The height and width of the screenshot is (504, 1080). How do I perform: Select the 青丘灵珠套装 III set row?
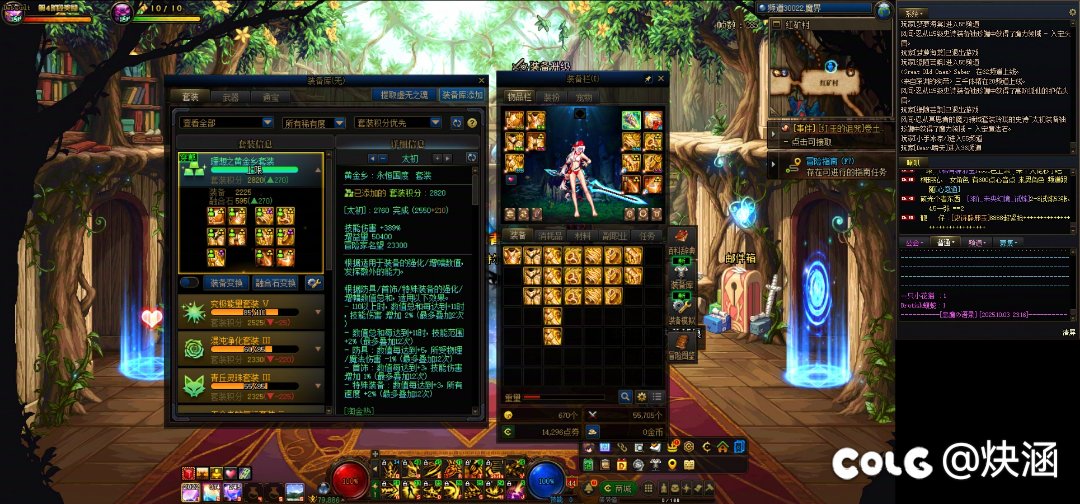point(250,386)
